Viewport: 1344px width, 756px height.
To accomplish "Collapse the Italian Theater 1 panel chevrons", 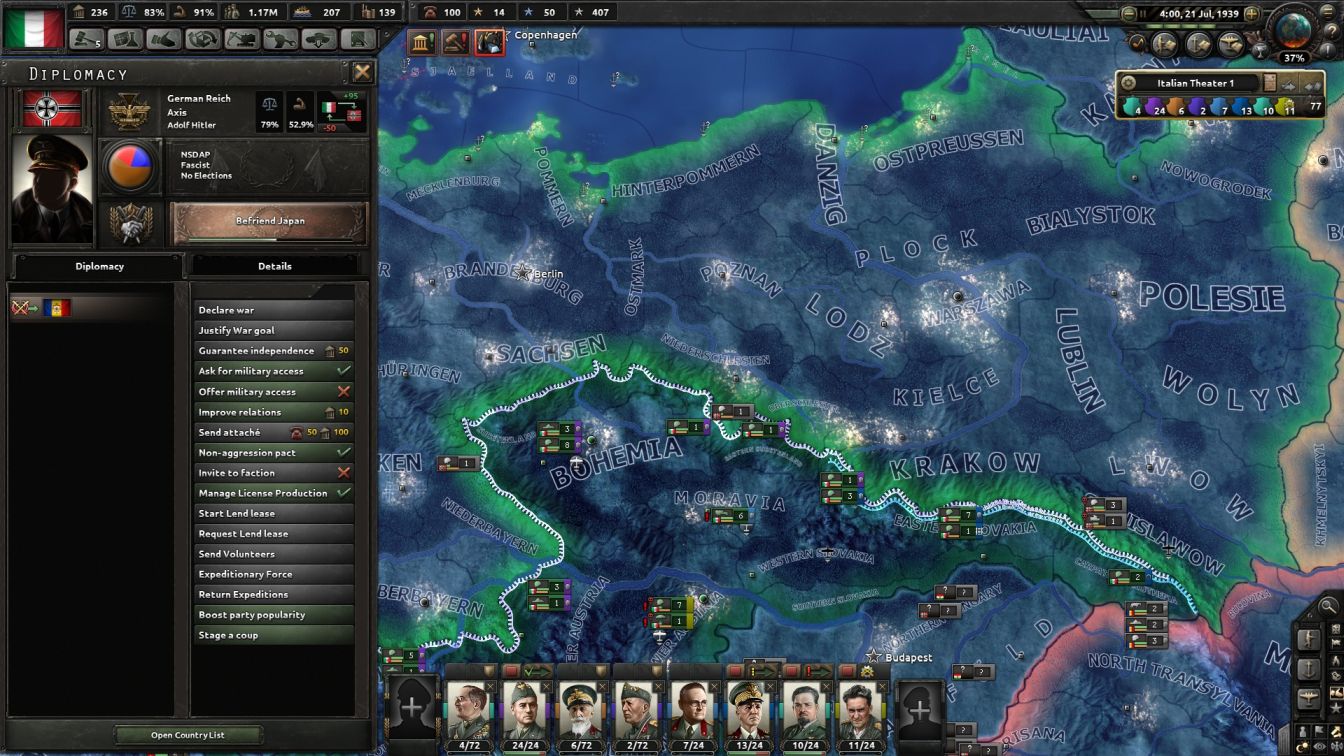I will 1312,85.
